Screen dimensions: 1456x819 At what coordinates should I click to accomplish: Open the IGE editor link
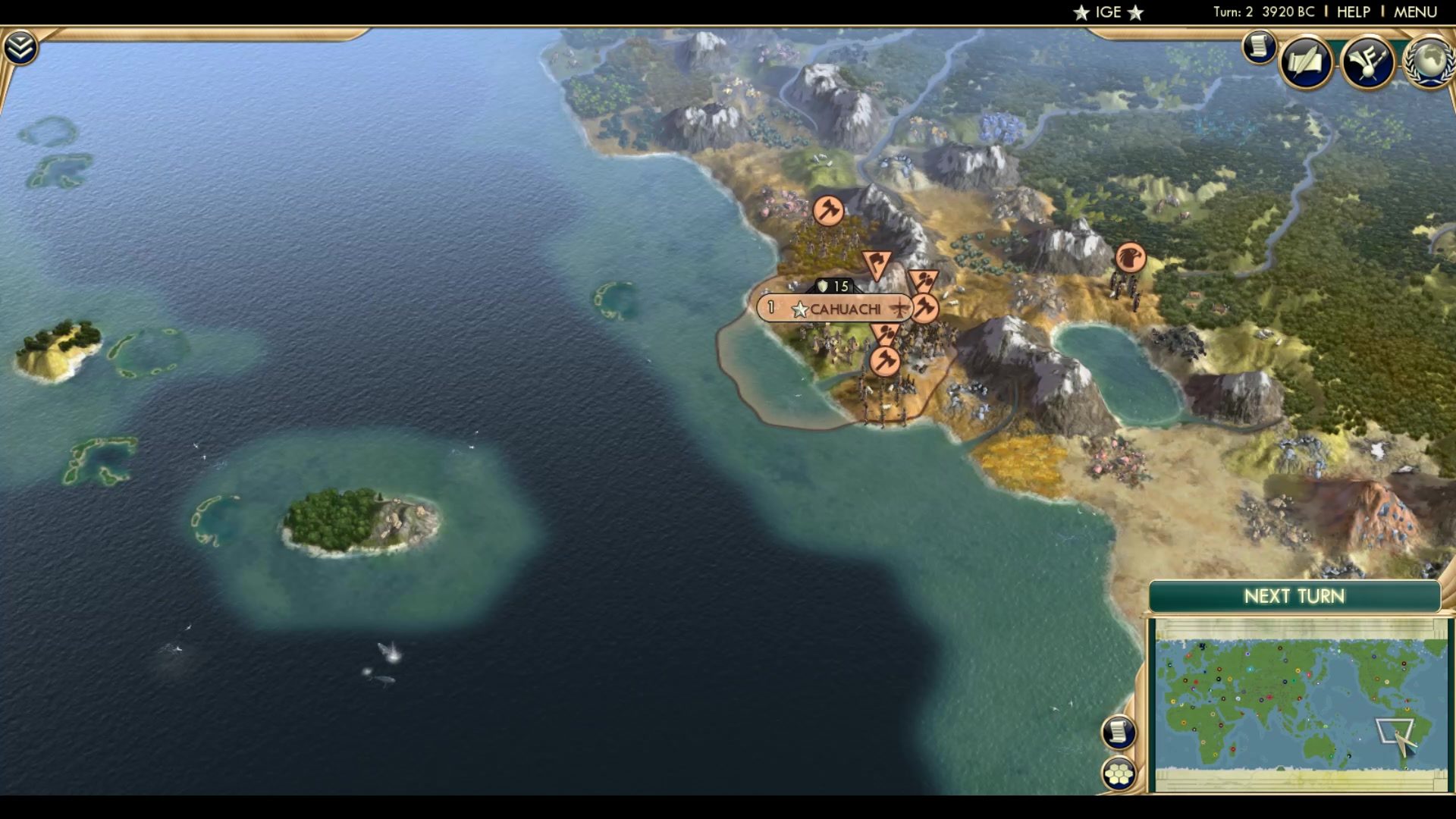(x=1106, y=11)
